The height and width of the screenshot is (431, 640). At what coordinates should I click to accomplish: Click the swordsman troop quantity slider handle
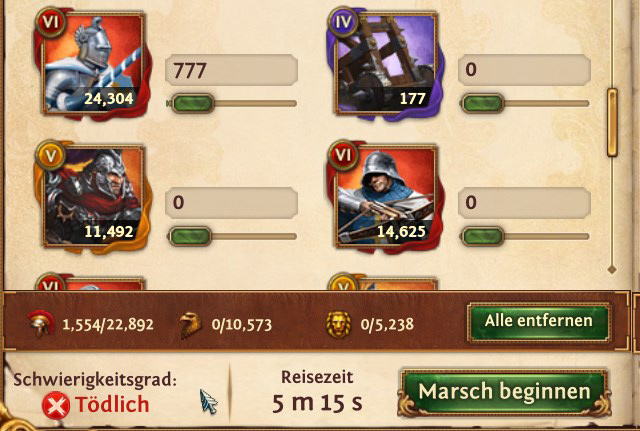[x=191, y=236]
